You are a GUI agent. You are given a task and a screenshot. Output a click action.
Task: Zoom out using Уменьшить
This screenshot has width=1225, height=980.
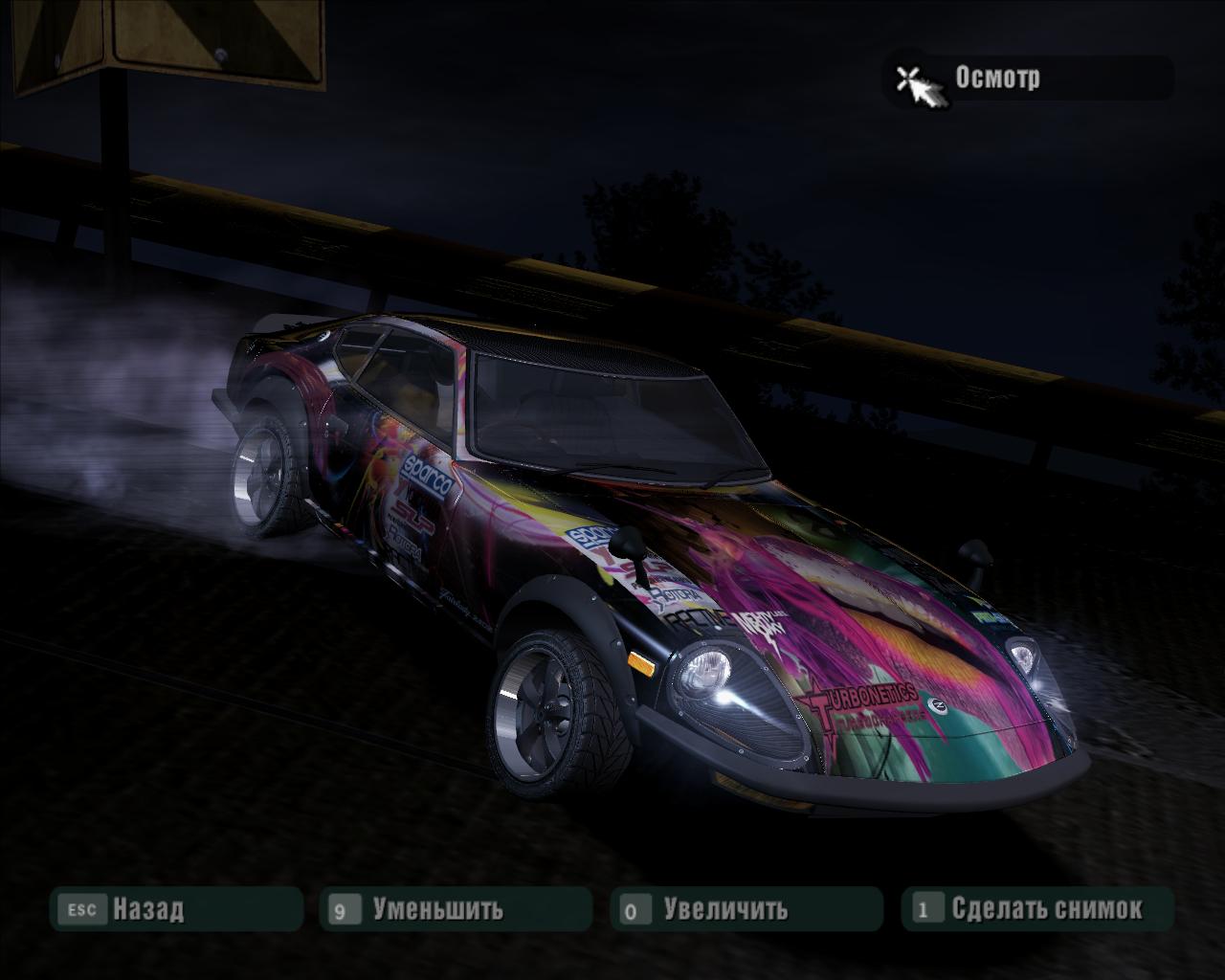point(456,908)
